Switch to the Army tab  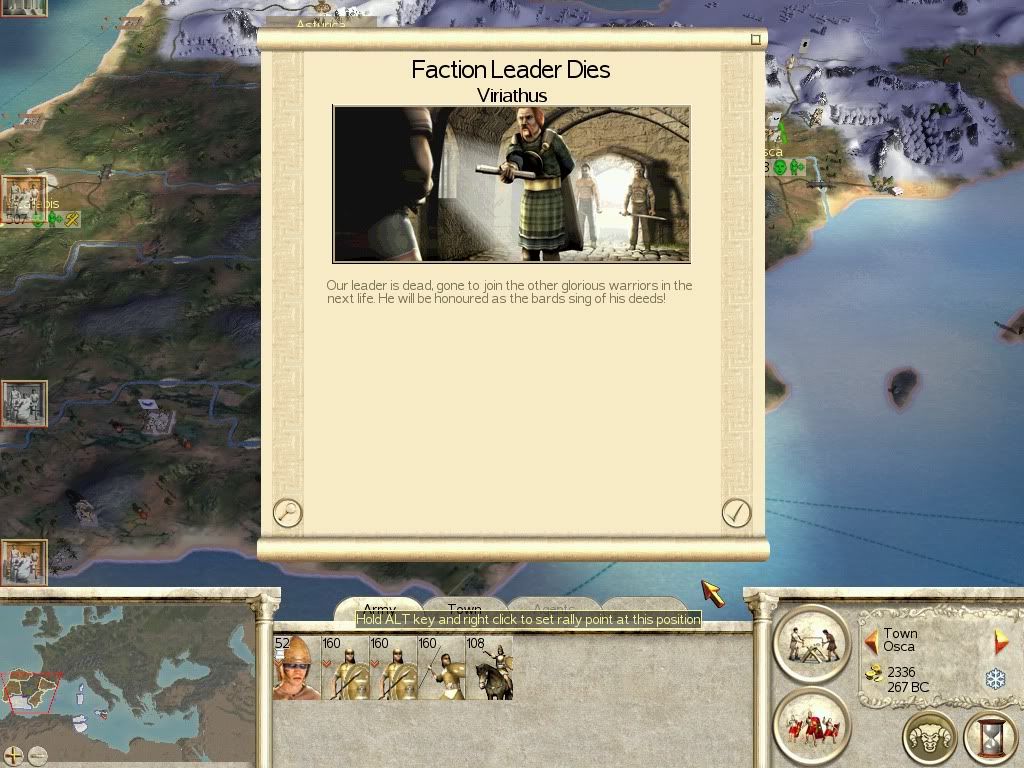(379, 609)
